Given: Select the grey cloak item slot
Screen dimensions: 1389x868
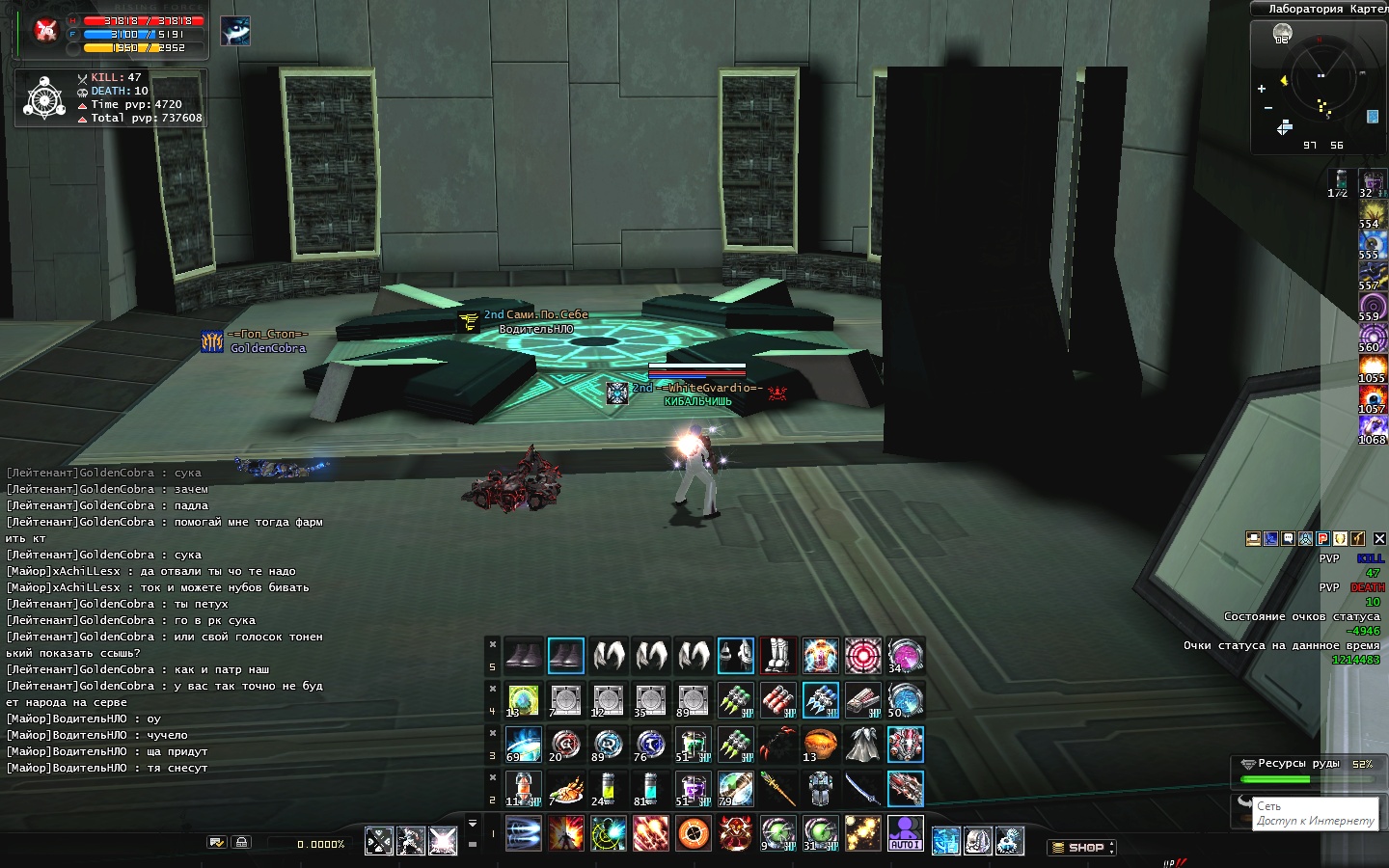Looking at the screenshot, I should point(862,745).
